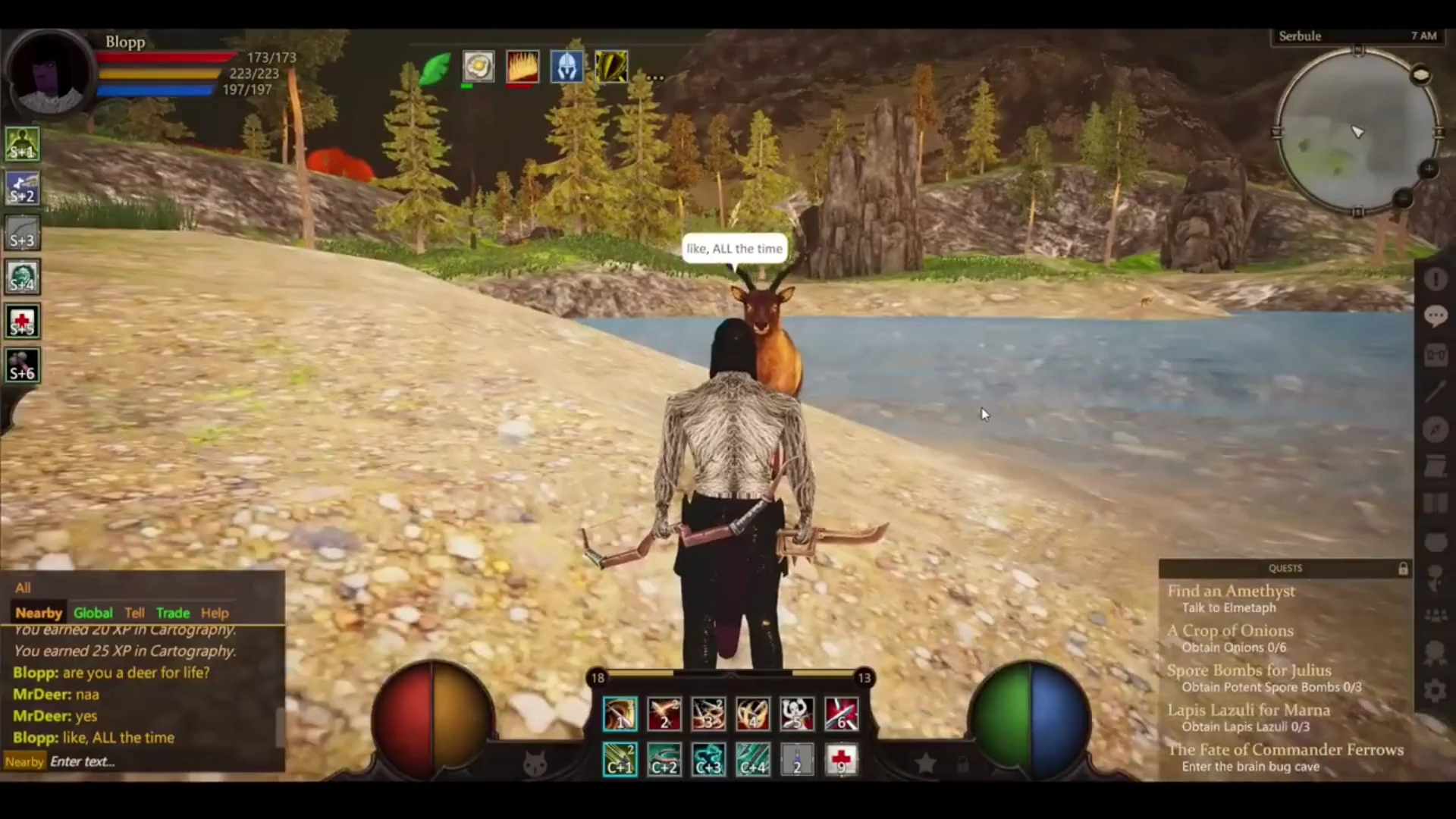Zoom out the minimap with minus button
This screenshot has height=819, width=1456.
click(1403, 199)
